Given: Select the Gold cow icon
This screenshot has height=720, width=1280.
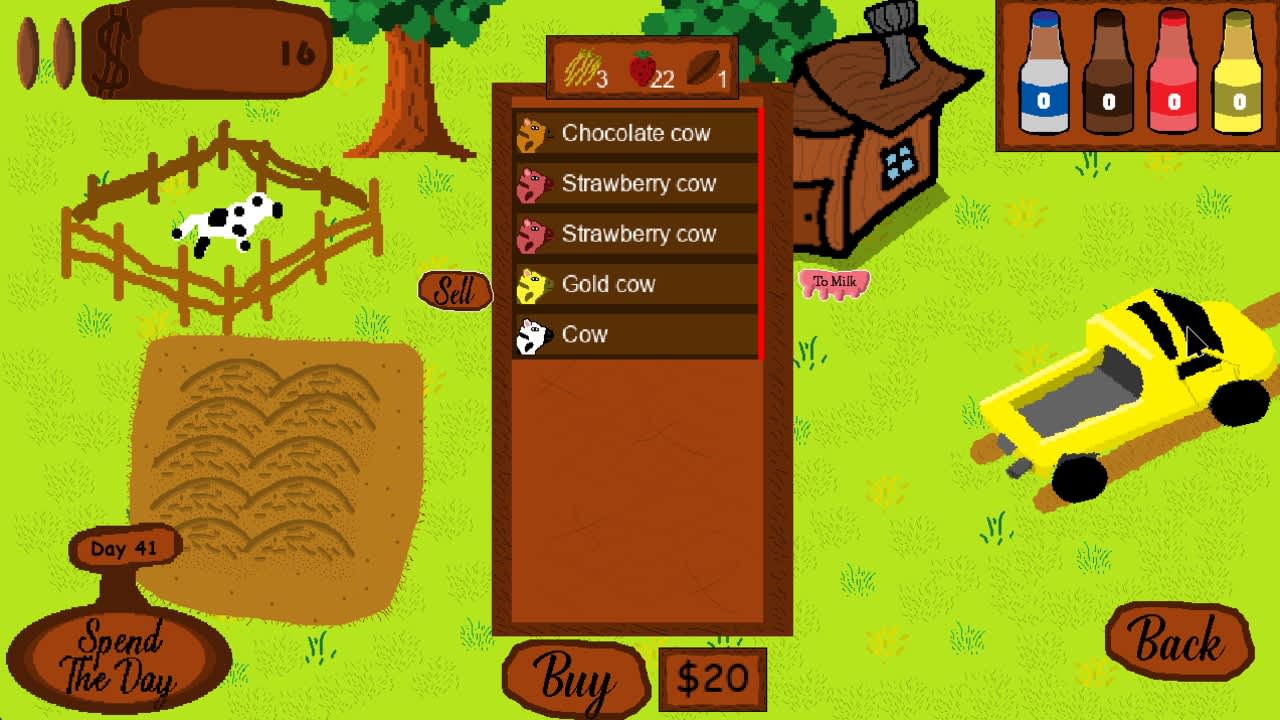Looking at the screenshot, I should tap(535, 284).
